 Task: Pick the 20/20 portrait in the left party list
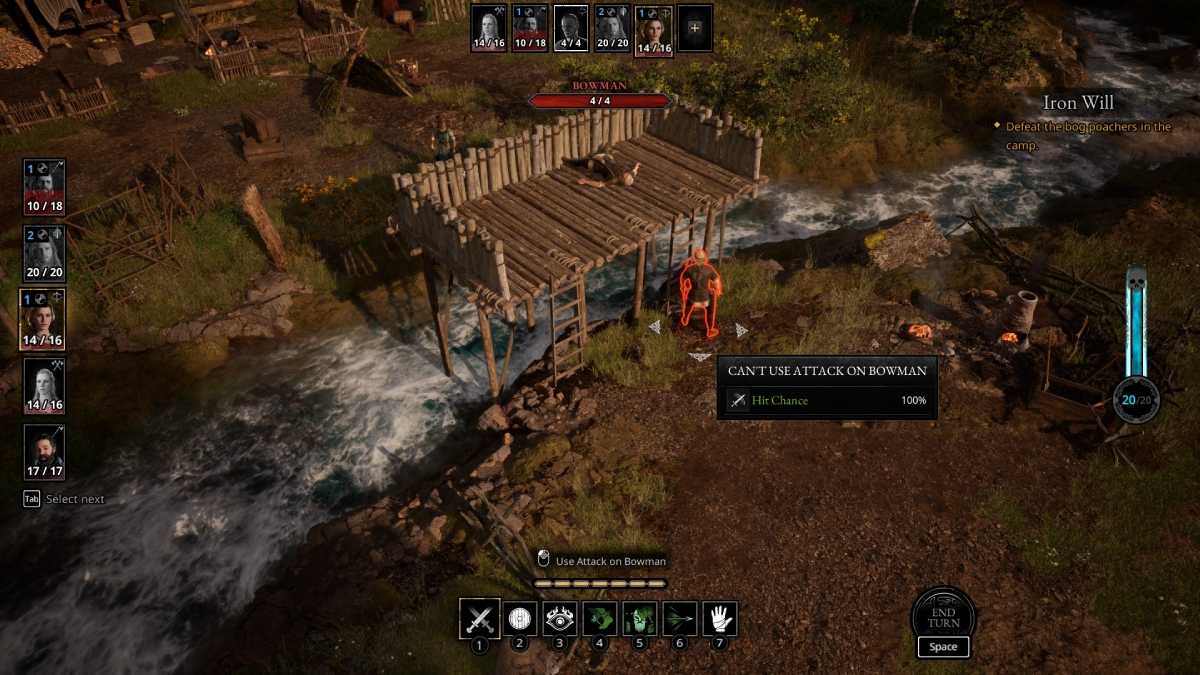click(44, 252)
